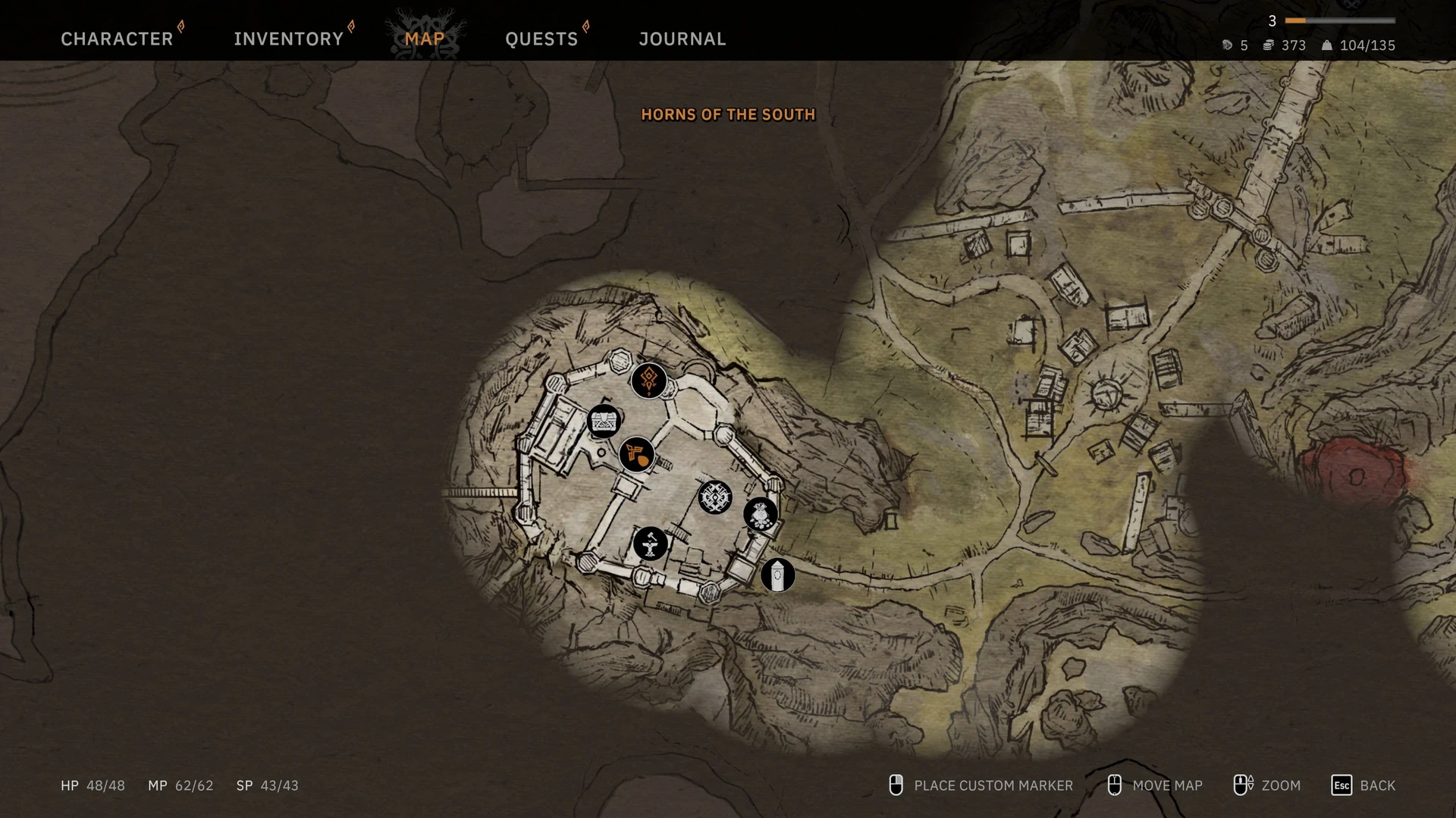Click the Back button
Screen dimensions: 1456x818
tap(1363, 785)
